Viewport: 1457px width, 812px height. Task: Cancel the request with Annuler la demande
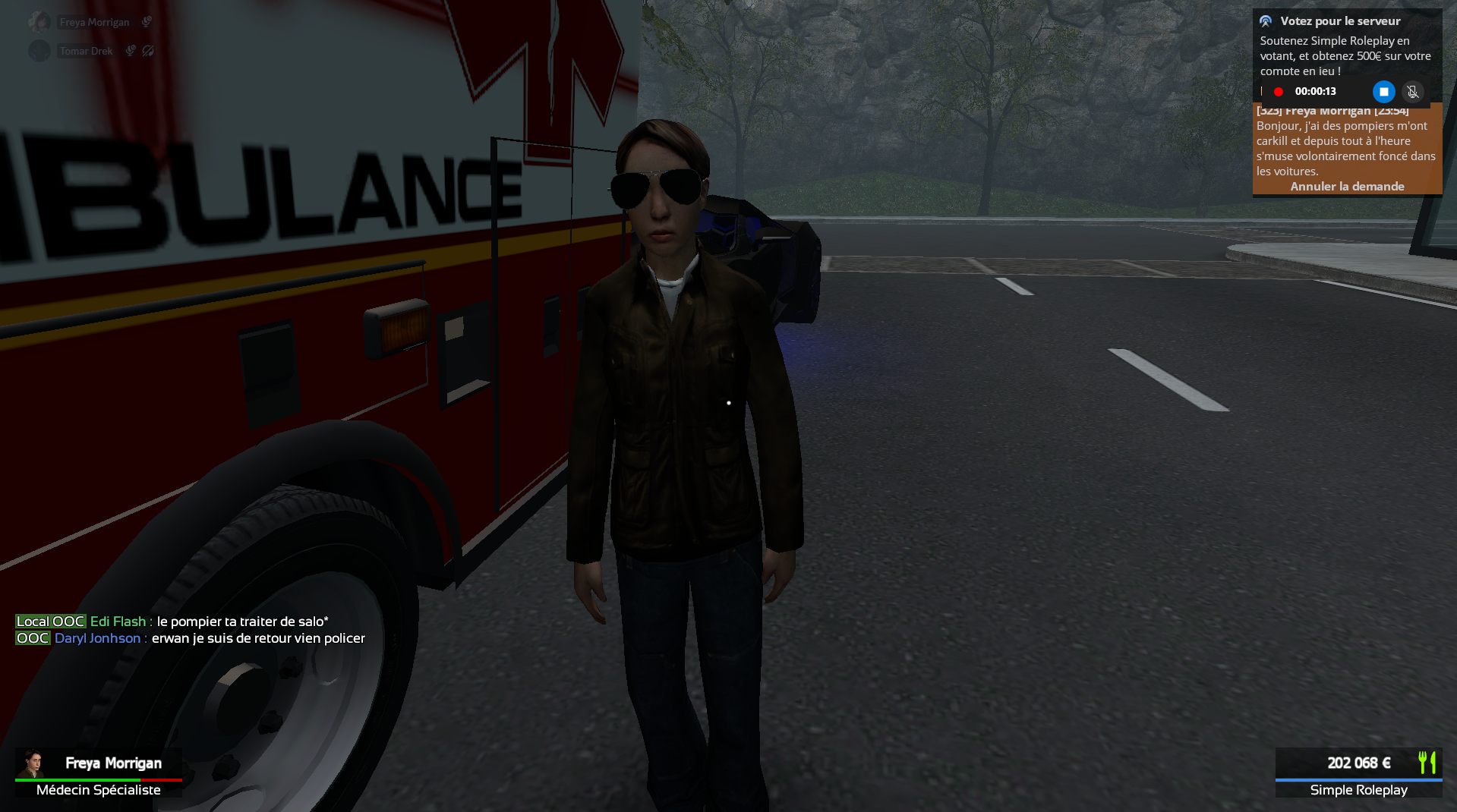pyautogui.click(x=1347, y=187)
